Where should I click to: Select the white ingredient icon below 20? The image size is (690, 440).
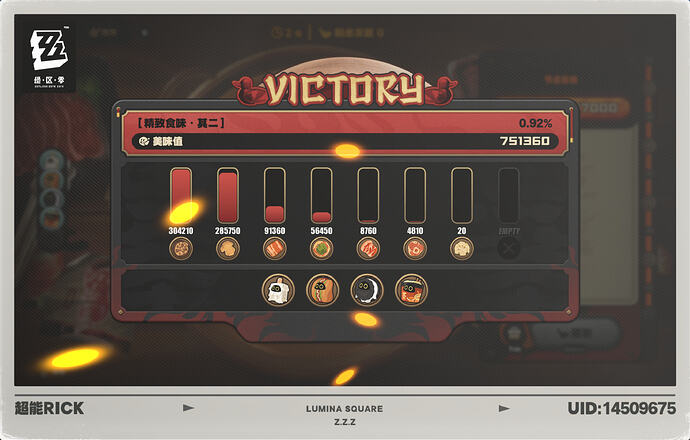pos(461,248)
